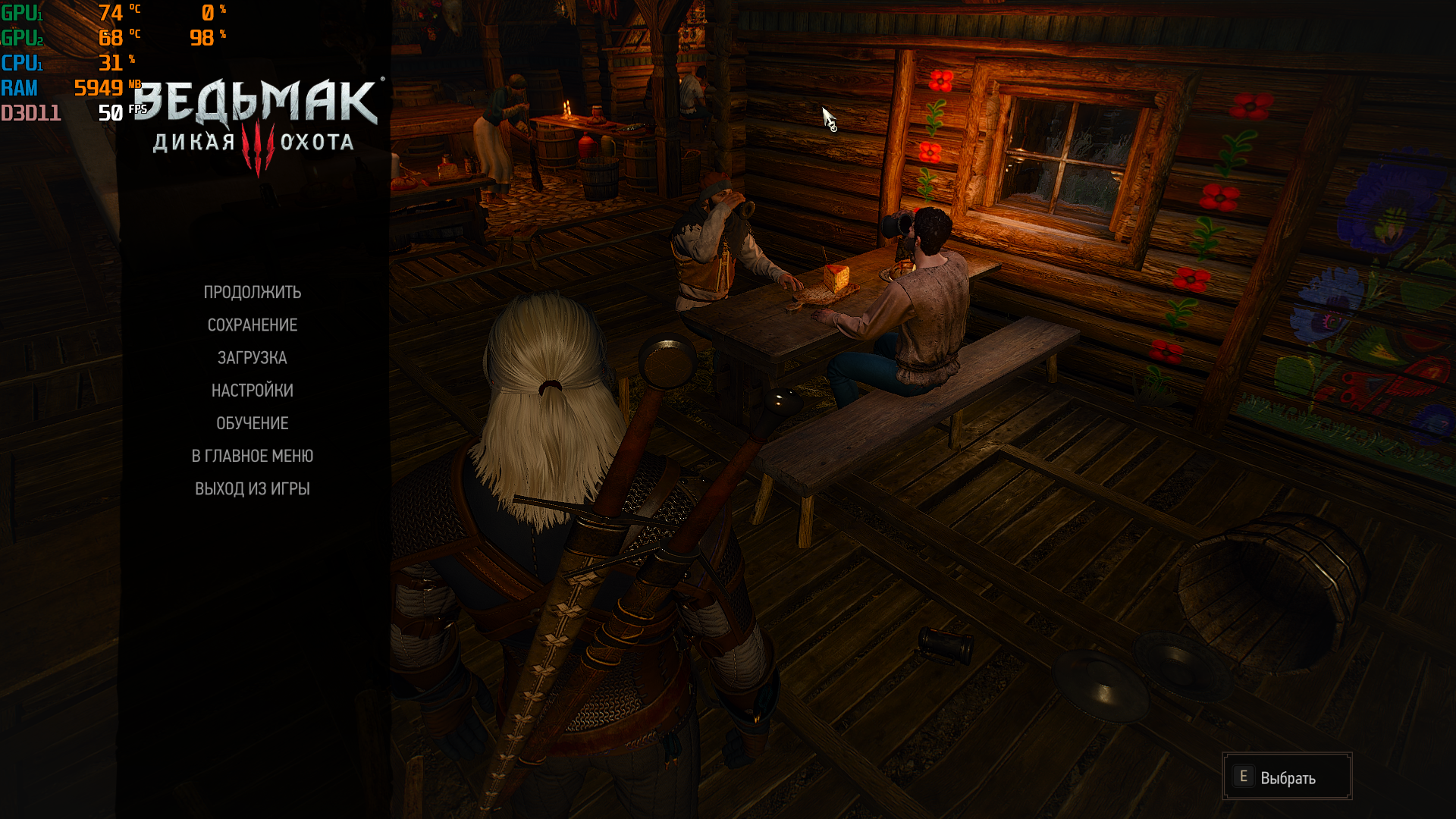This screenshot has width=1456, height=819.
Task: Click ВЫХОД ИЗ ИГРЫ to quit
Action: coord(252,489)
